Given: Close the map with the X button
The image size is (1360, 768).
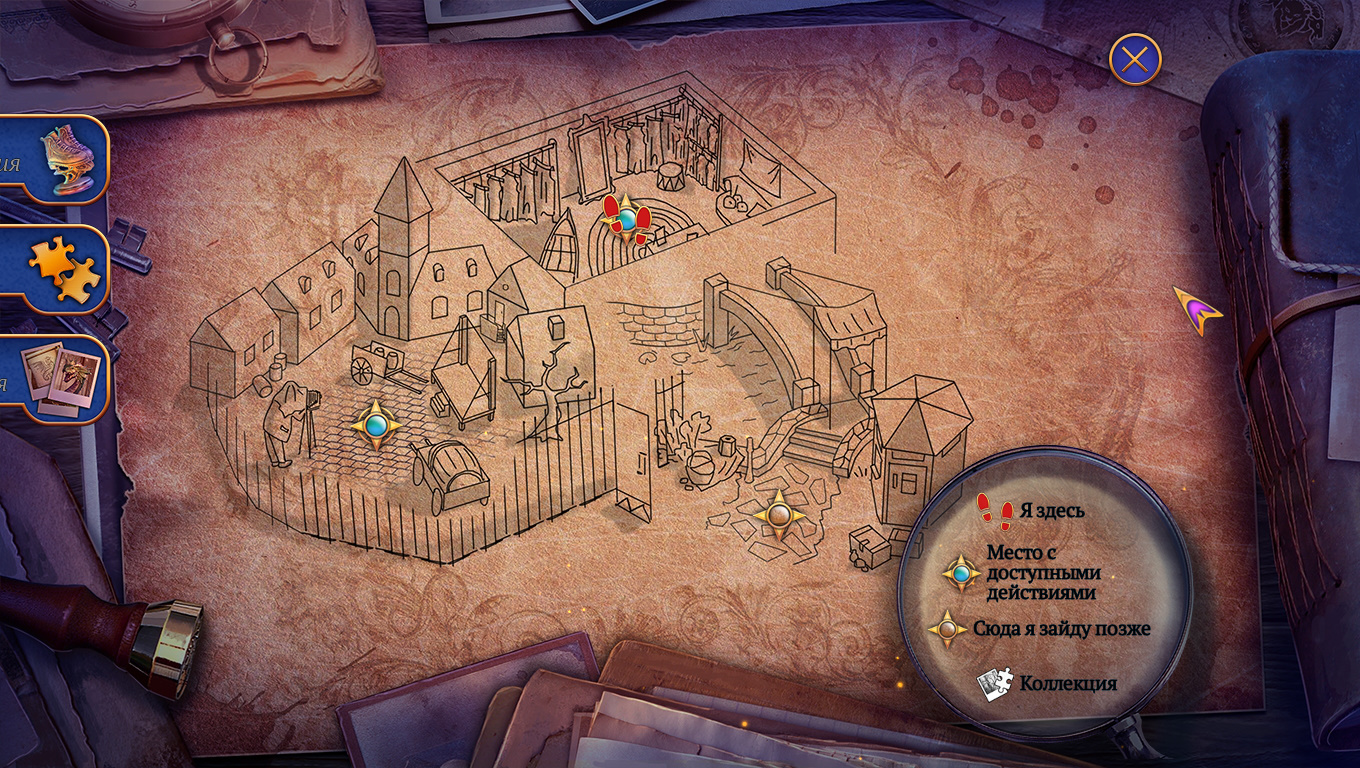Looking at the screenshot, I should point(1135,60).
